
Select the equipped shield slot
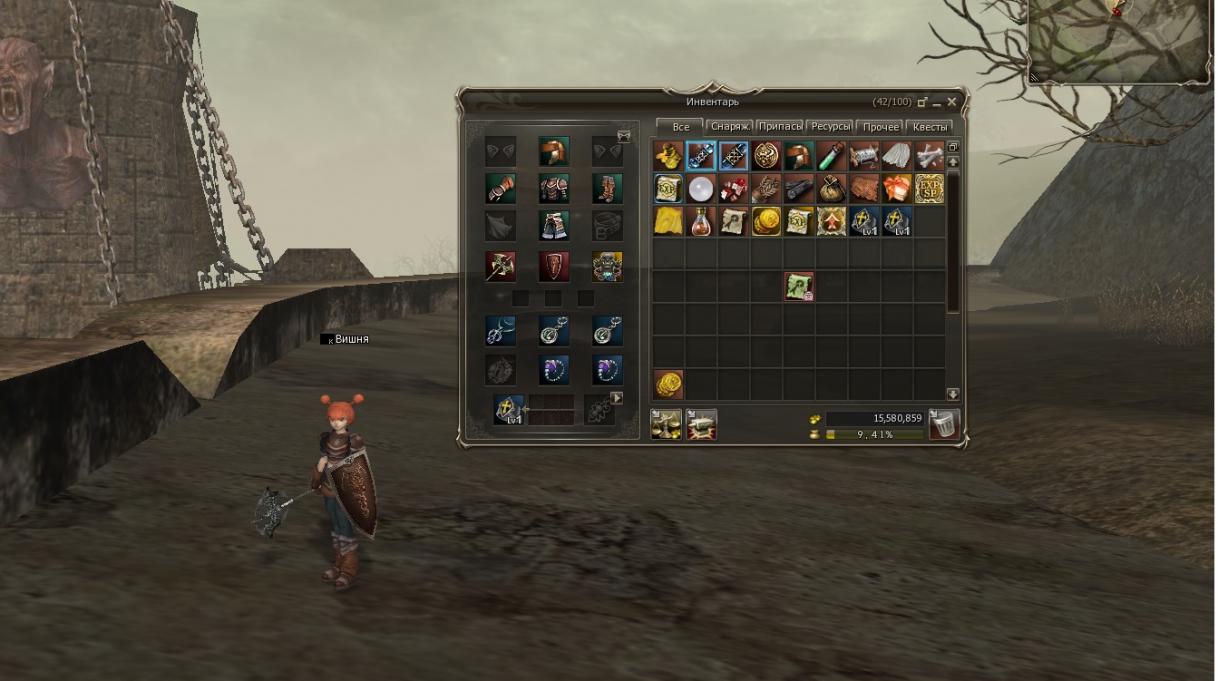(553, 266)
